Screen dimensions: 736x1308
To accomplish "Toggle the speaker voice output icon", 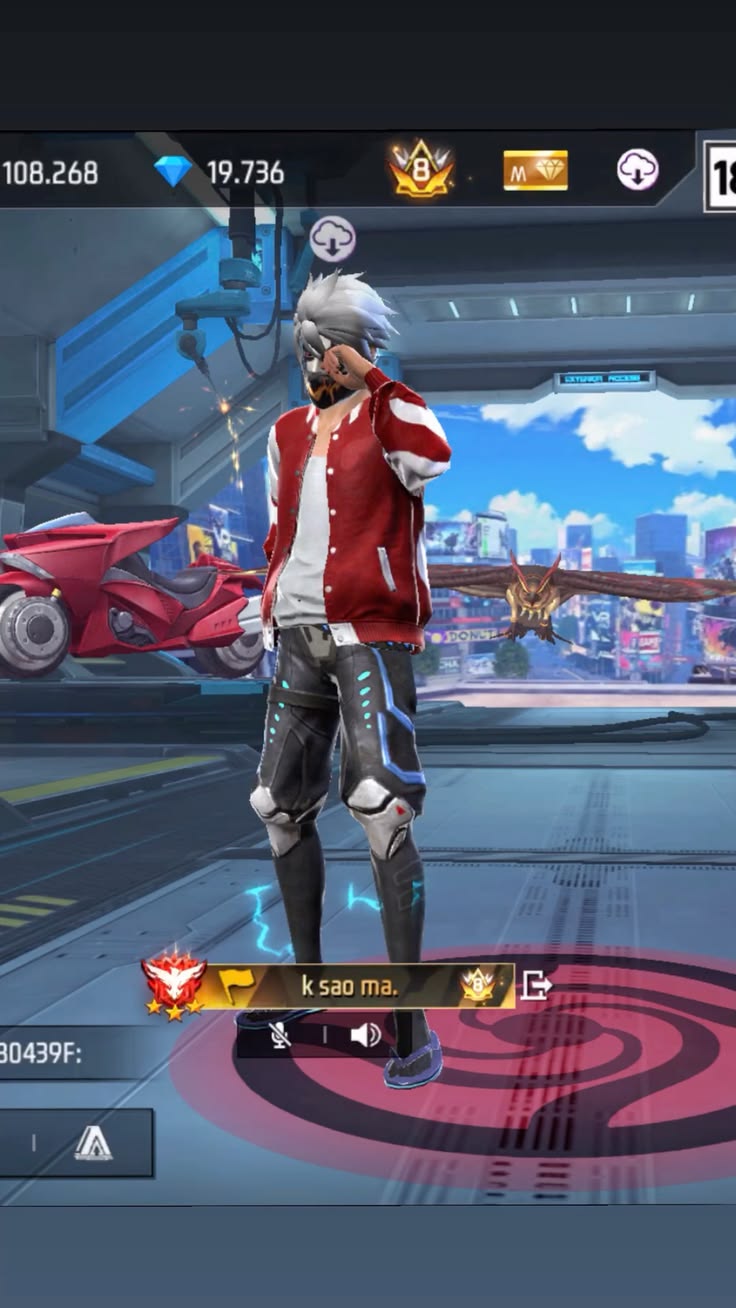I will tap(365, 1035).
